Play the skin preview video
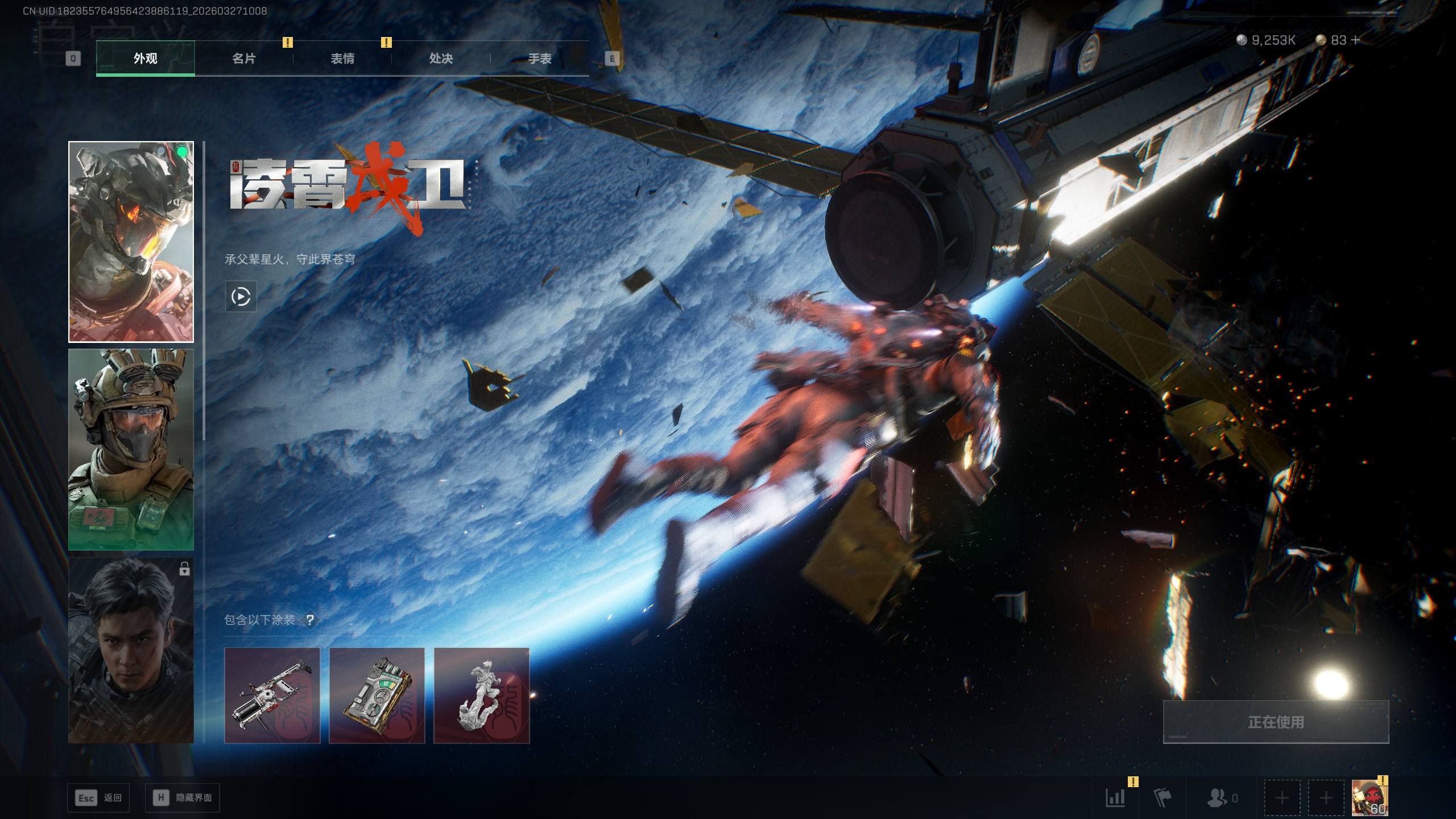 241,296
